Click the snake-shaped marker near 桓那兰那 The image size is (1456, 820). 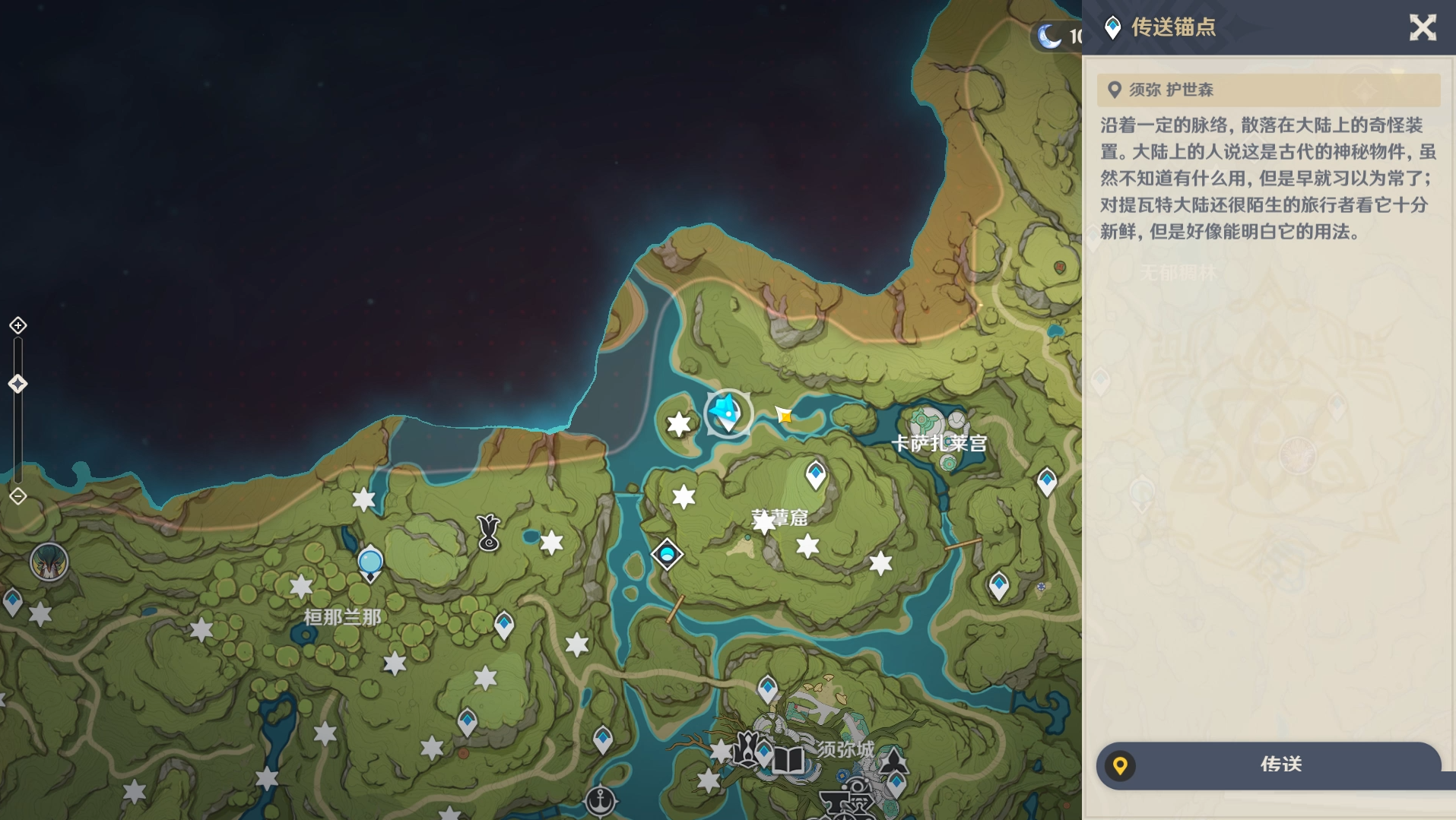coord(488,532)
